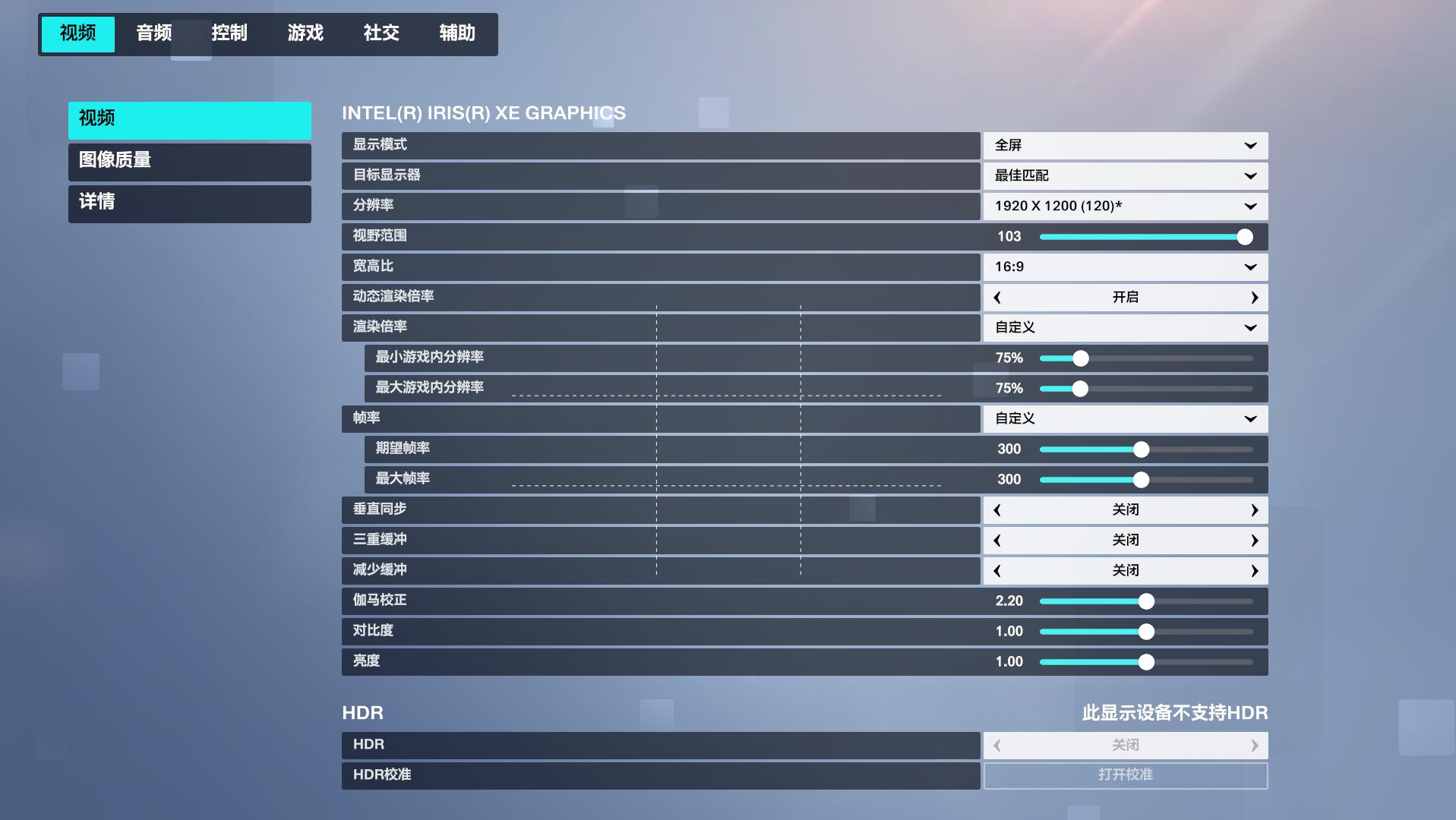
Task: Select 图像质量 in the sidebar
Action: coord(189,162)
